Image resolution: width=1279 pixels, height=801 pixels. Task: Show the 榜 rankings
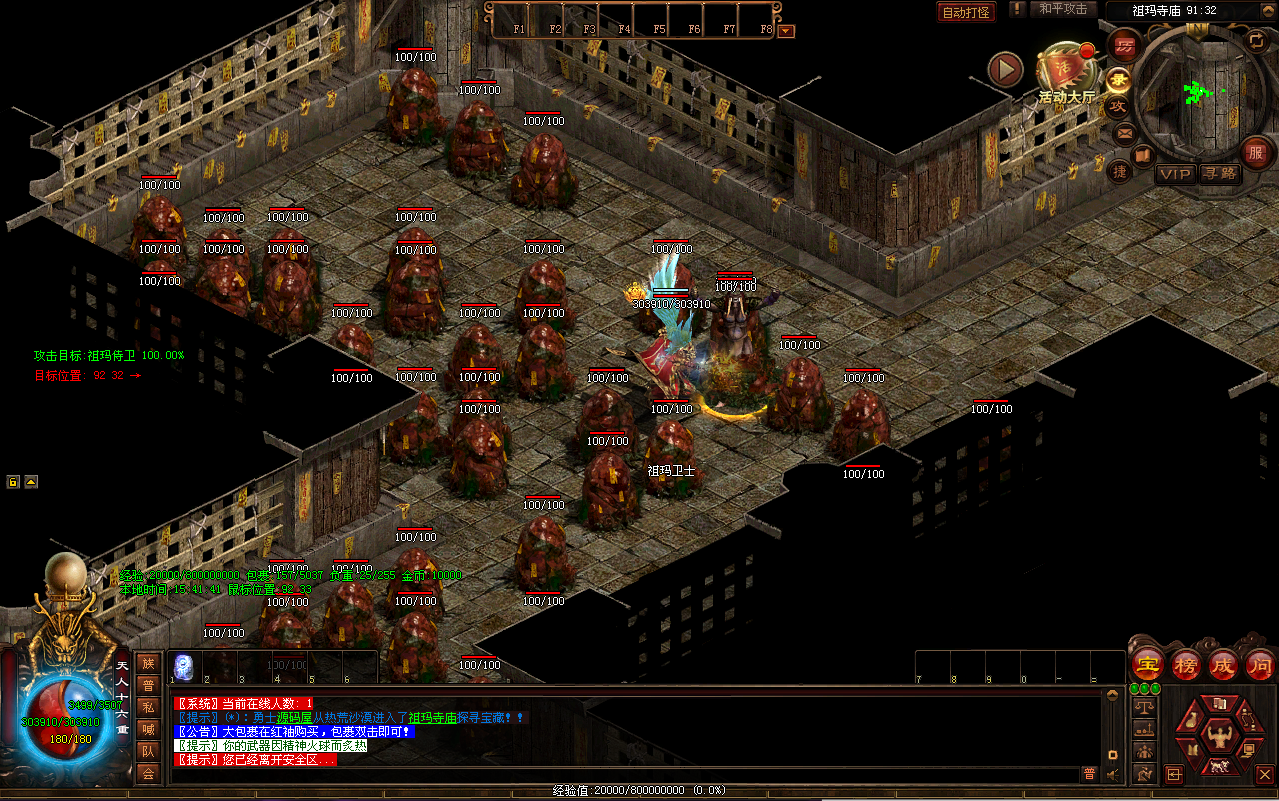coord(1186,664)
